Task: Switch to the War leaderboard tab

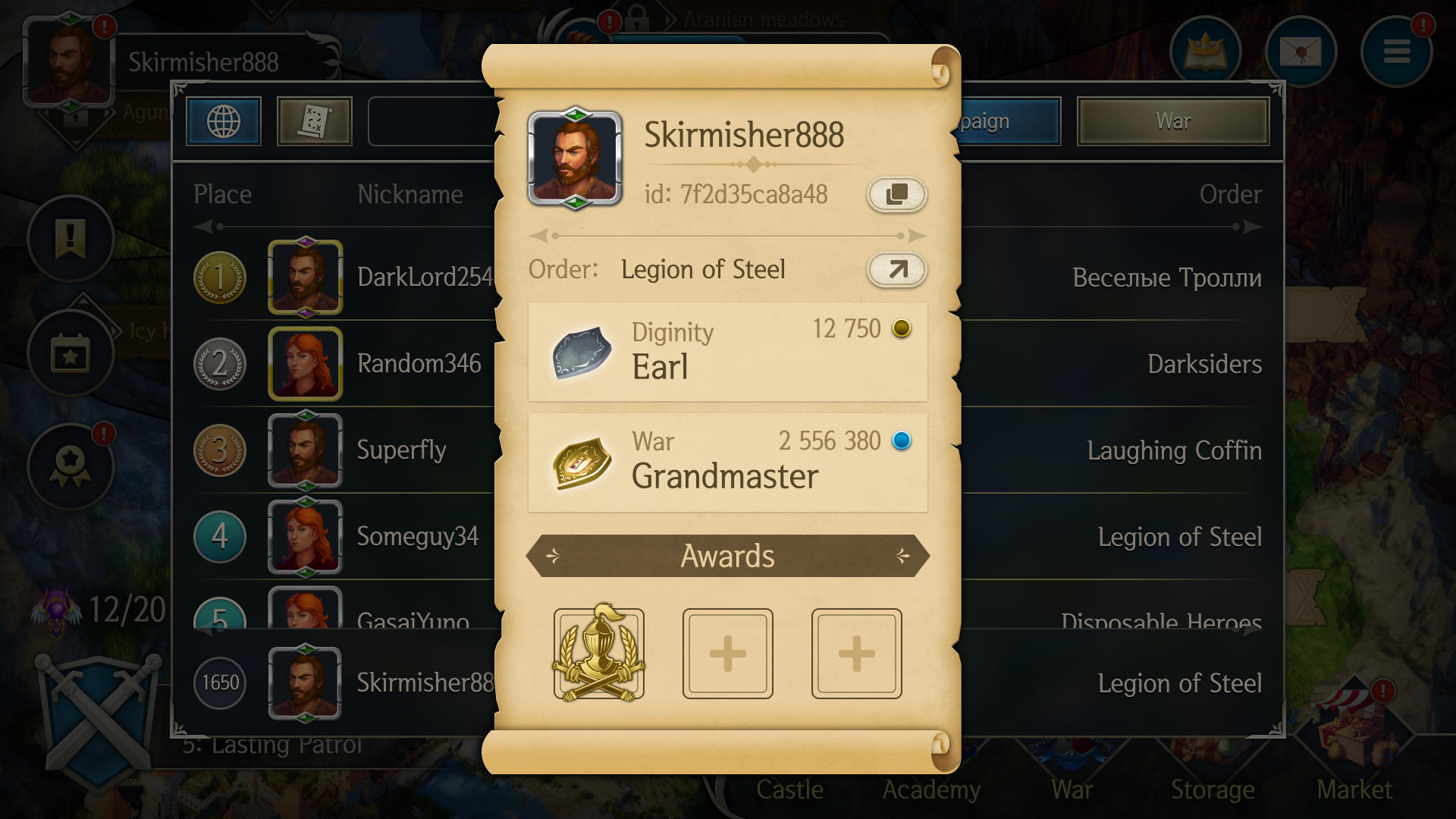Action: (1172, 121)
